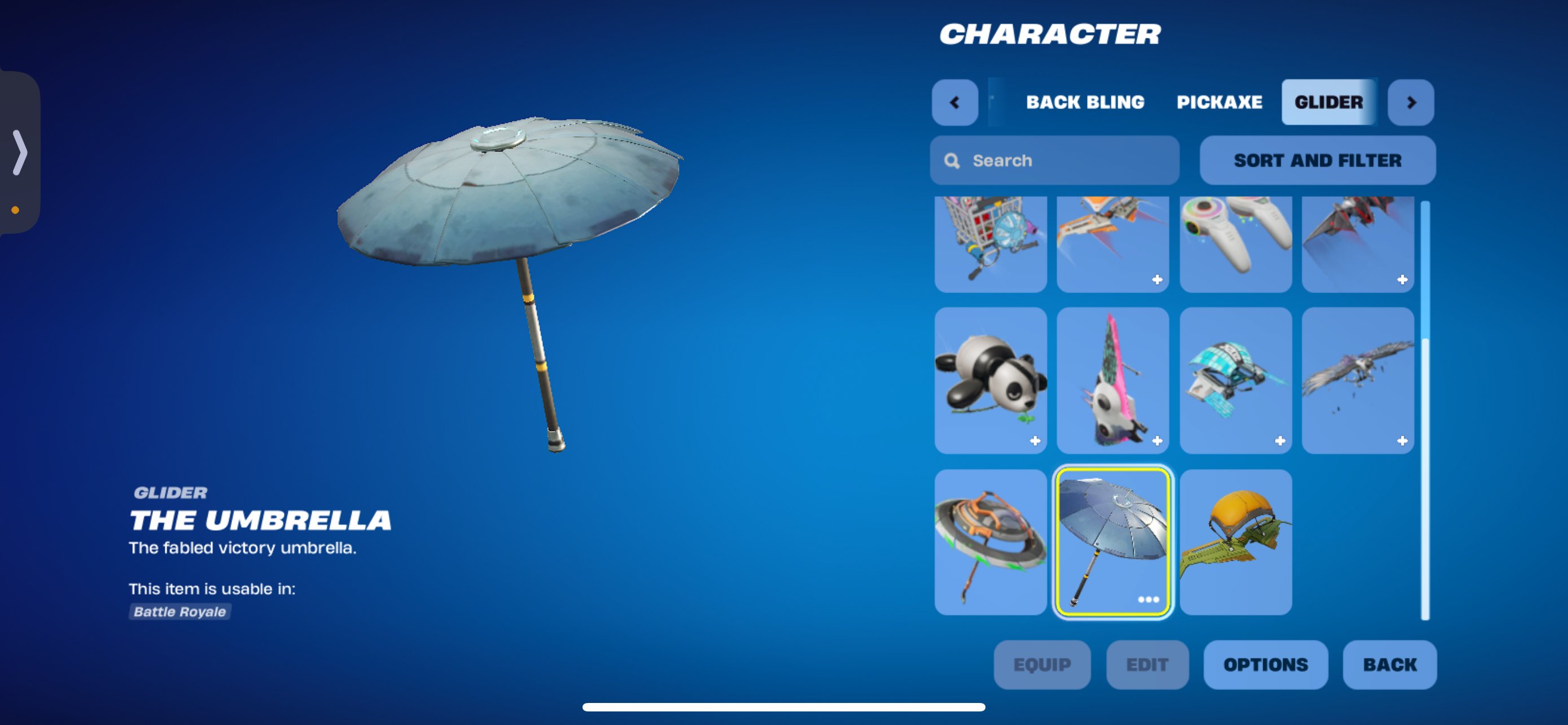Pick the game controller glider
Screen dimensions: 1568x725
[x=1235, y=243]
